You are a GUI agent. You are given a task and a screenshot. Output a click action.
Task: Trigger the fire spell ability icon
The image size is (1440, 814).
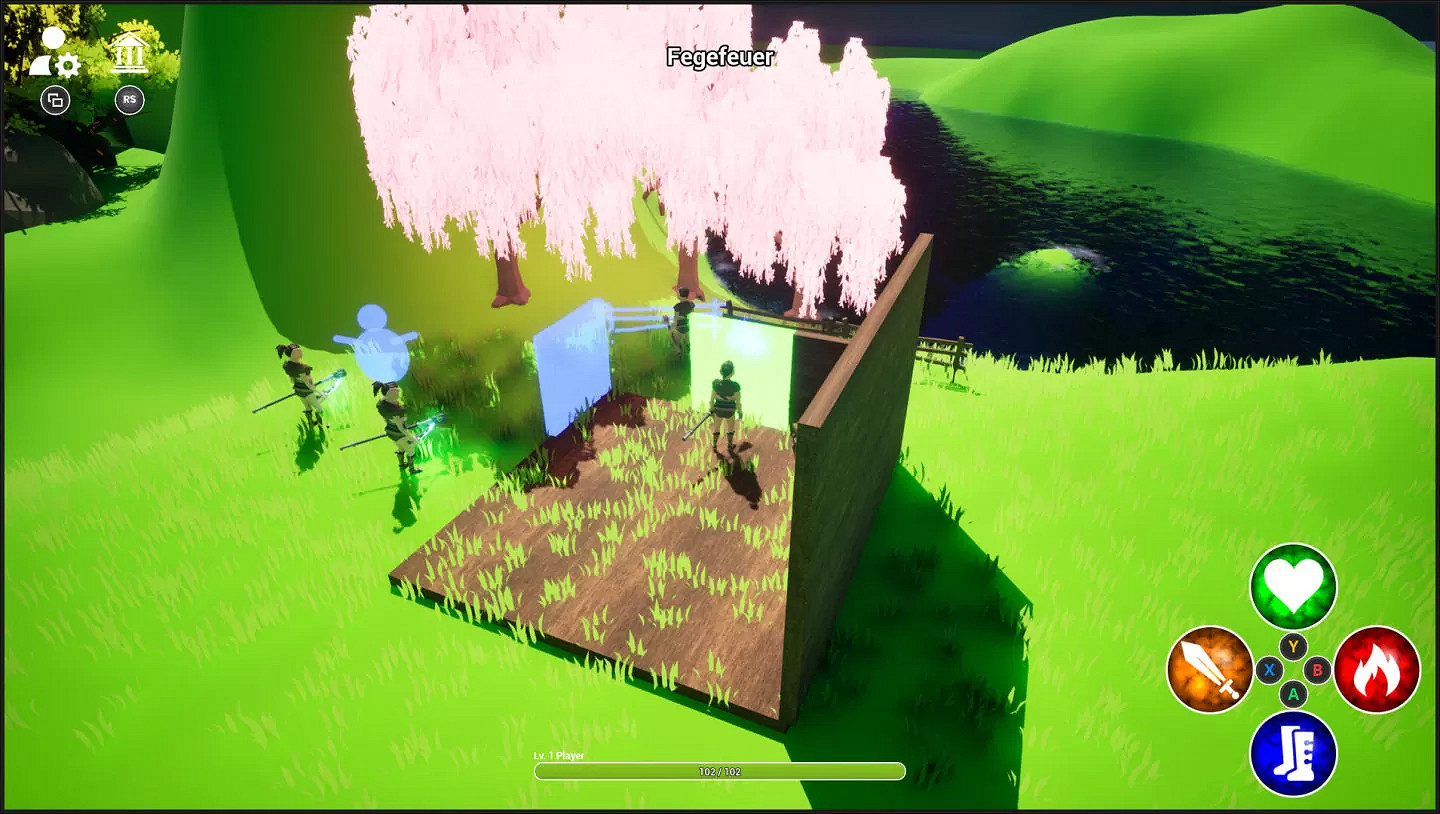pyautogui.click(x=1378, y=668)
